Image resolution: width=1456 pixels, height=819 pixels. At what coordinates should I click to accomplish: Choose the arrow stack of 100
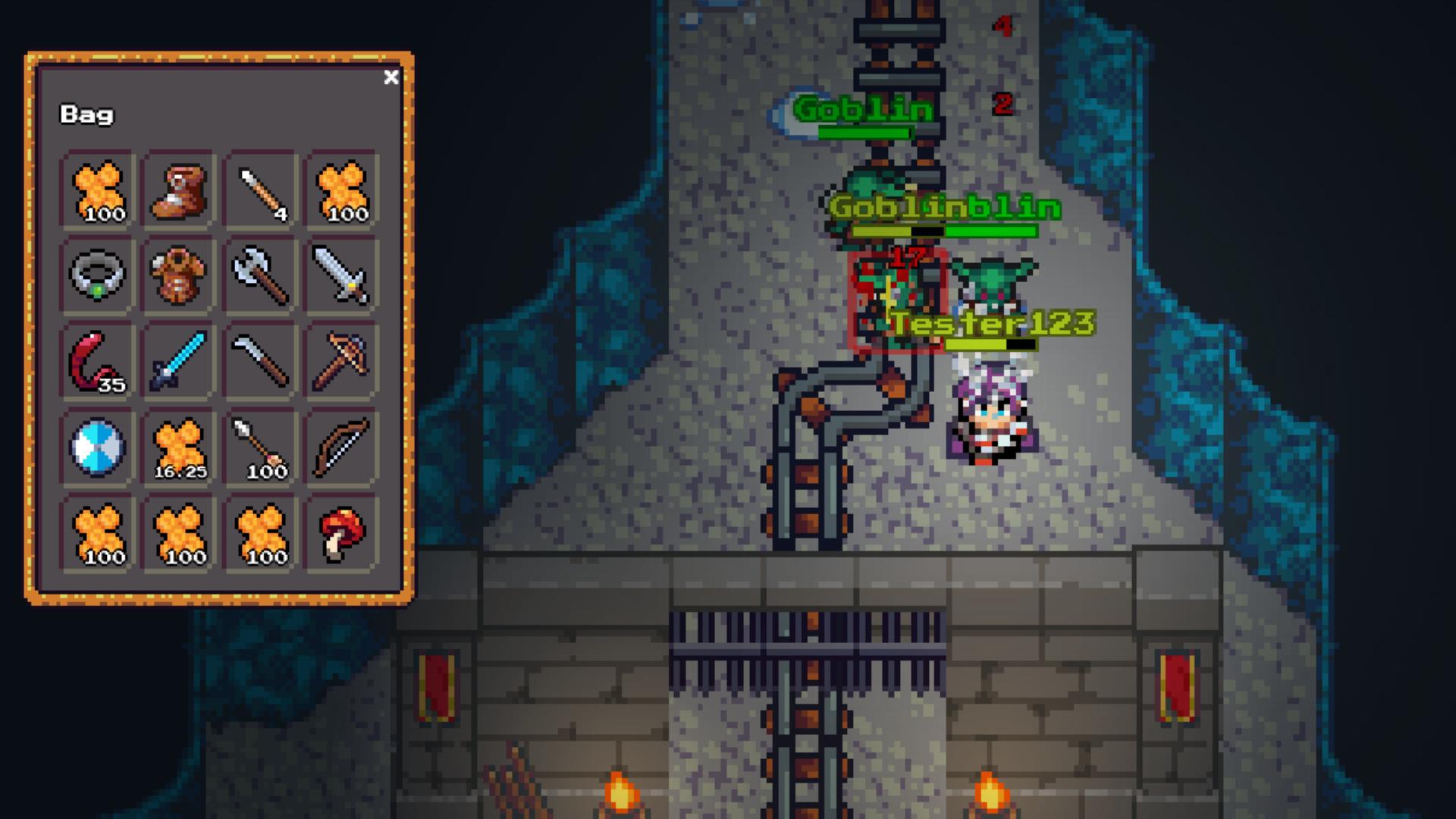(x=261, y=447)
